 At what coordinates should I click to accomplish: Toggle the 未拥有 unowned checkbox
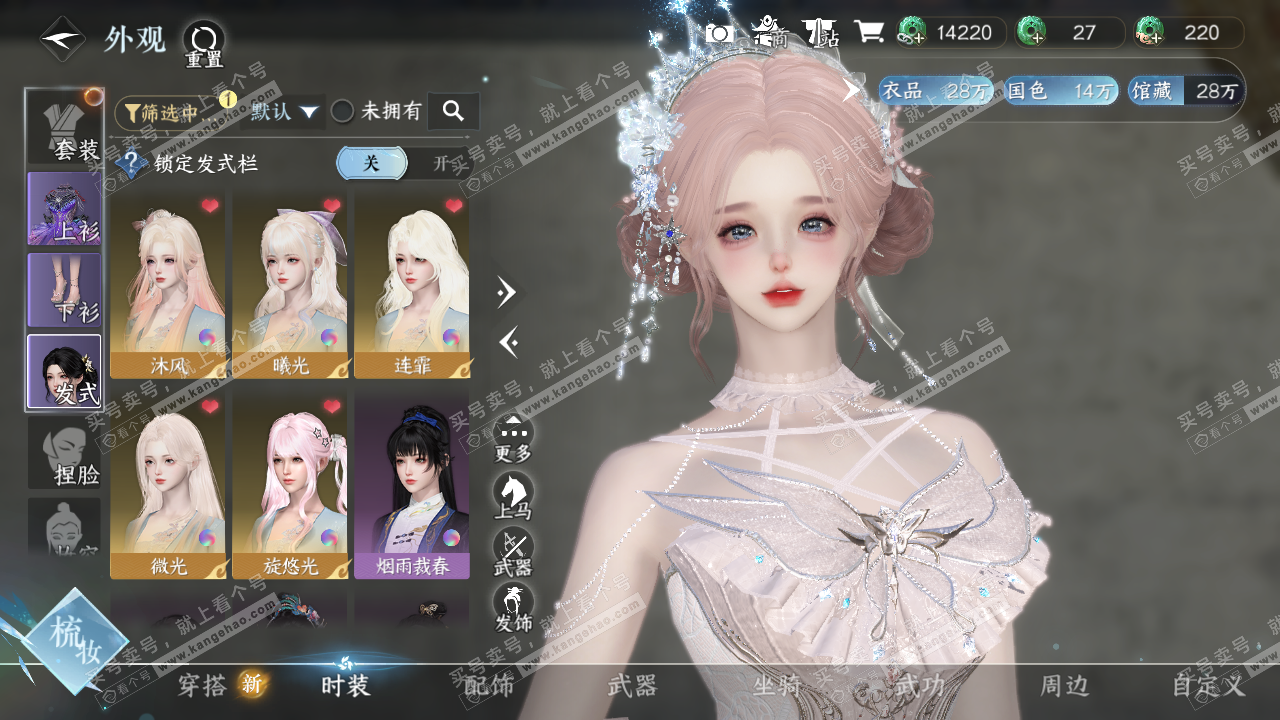pyautogui.click(x=343, y=112)
